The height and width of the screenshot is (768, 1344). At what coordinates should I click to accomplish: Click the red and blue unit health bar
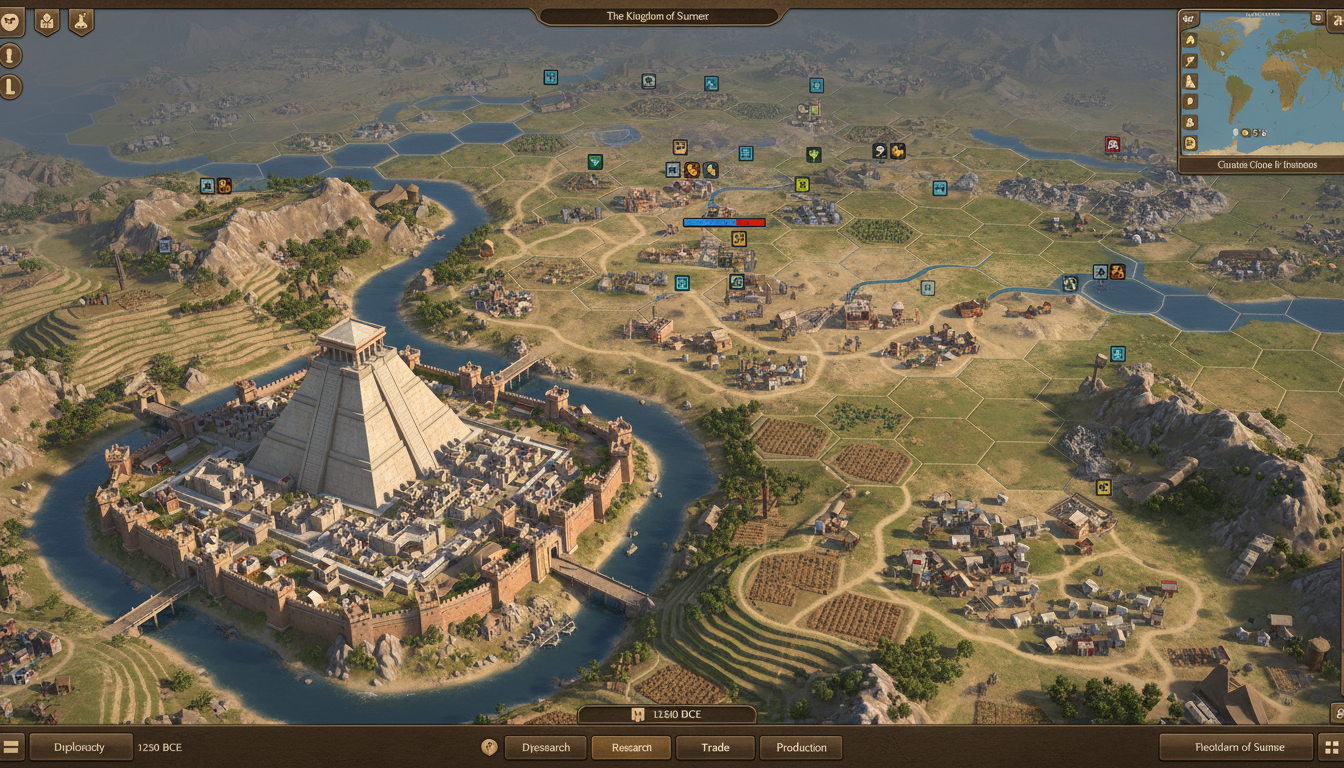tap(724, 222)
